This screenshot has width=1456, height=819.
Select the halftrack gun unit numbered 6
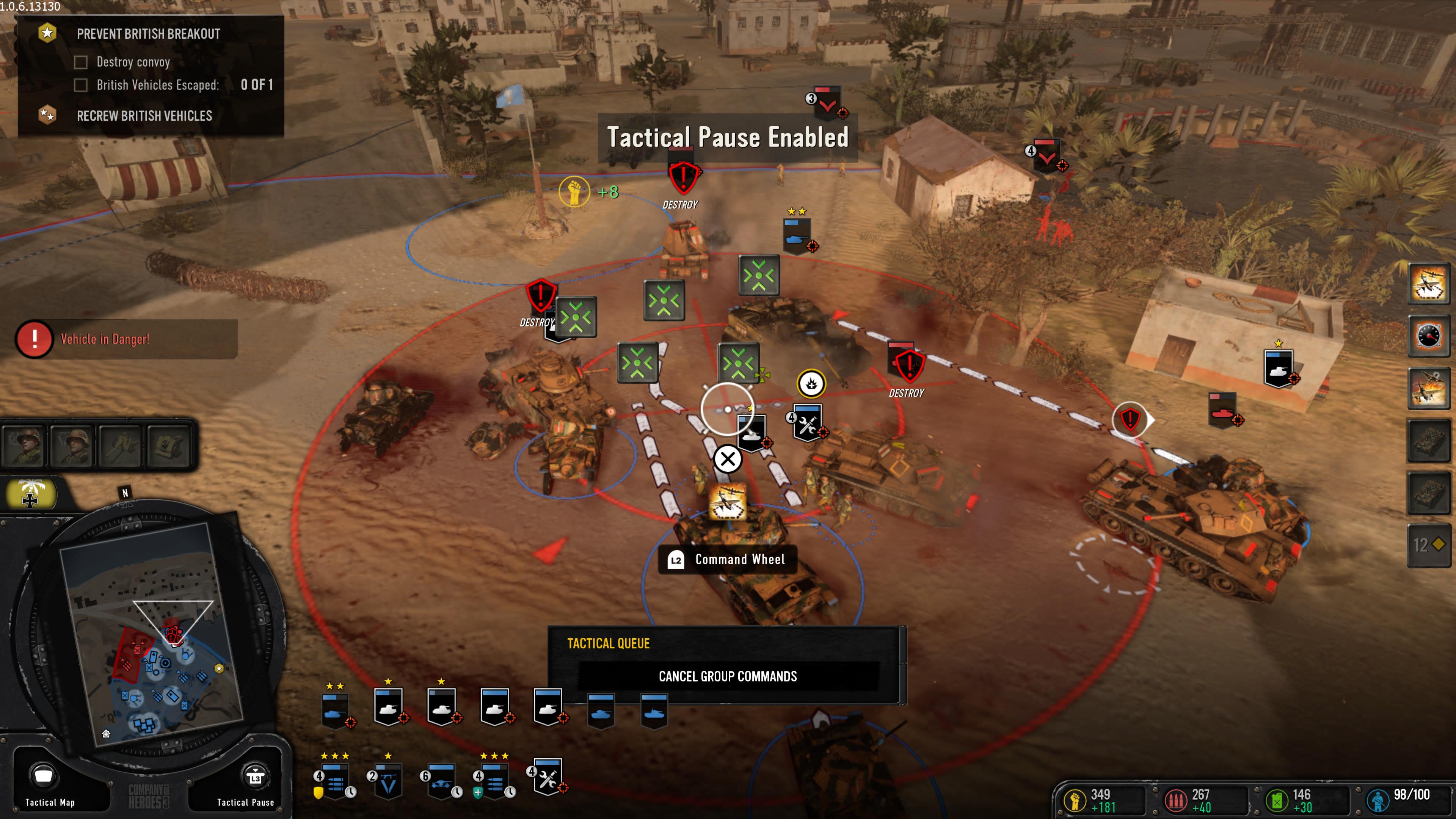pos(441,780)
